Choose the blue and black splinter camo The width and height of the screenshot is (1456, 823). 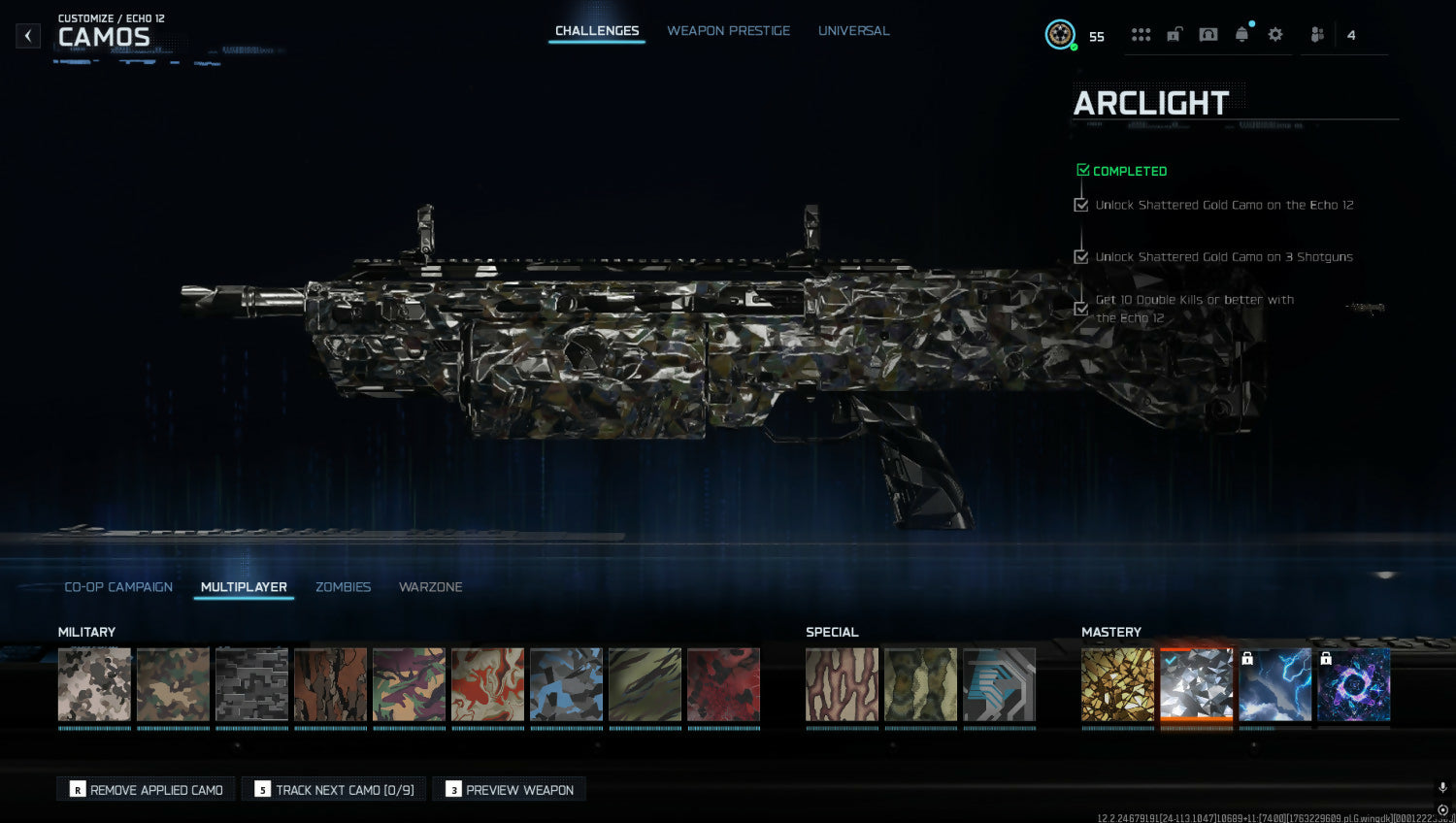(x=566, y=684)
